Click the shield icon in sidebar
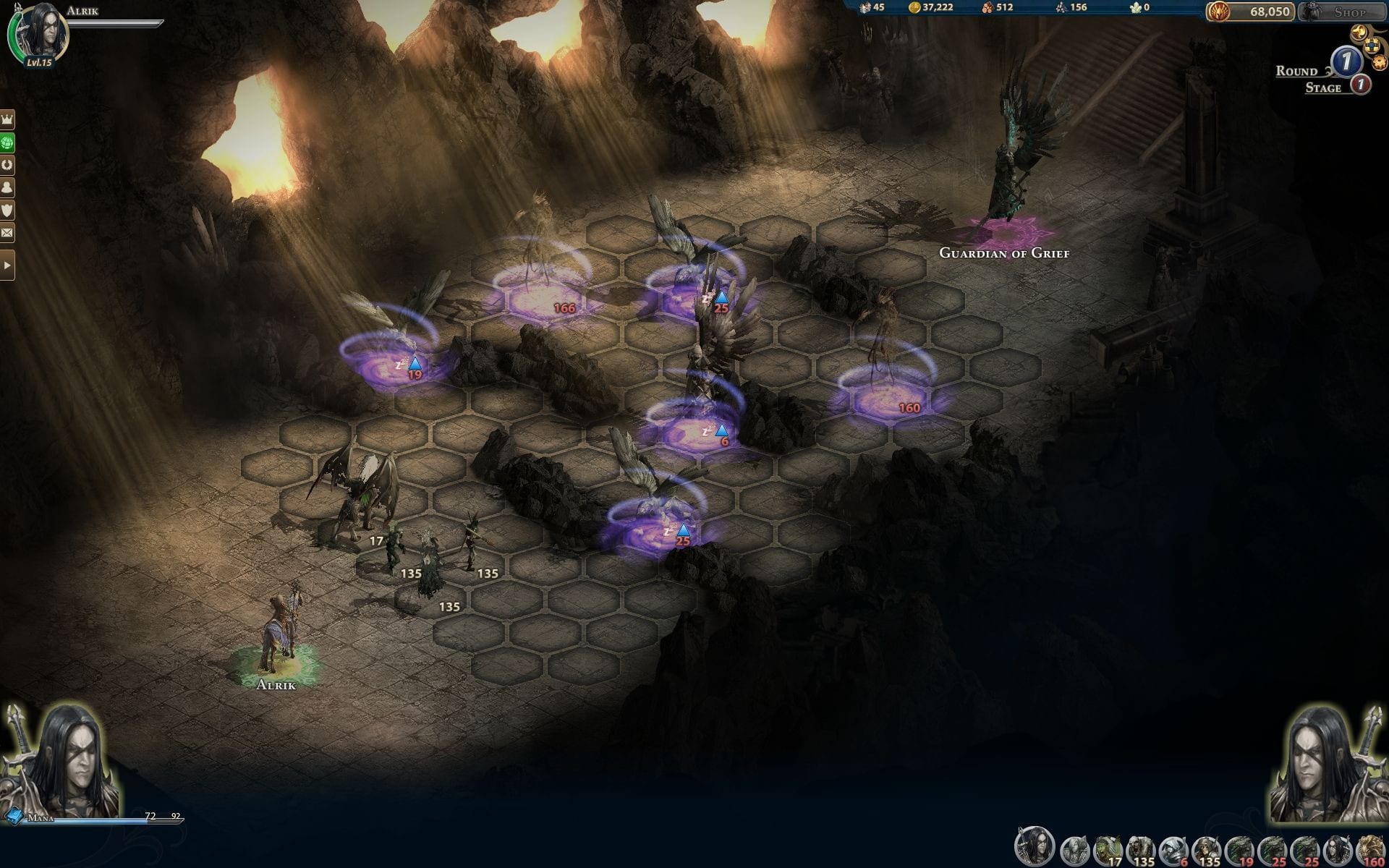This screenshot has width=1389, height=868. [x=7, y=210]
